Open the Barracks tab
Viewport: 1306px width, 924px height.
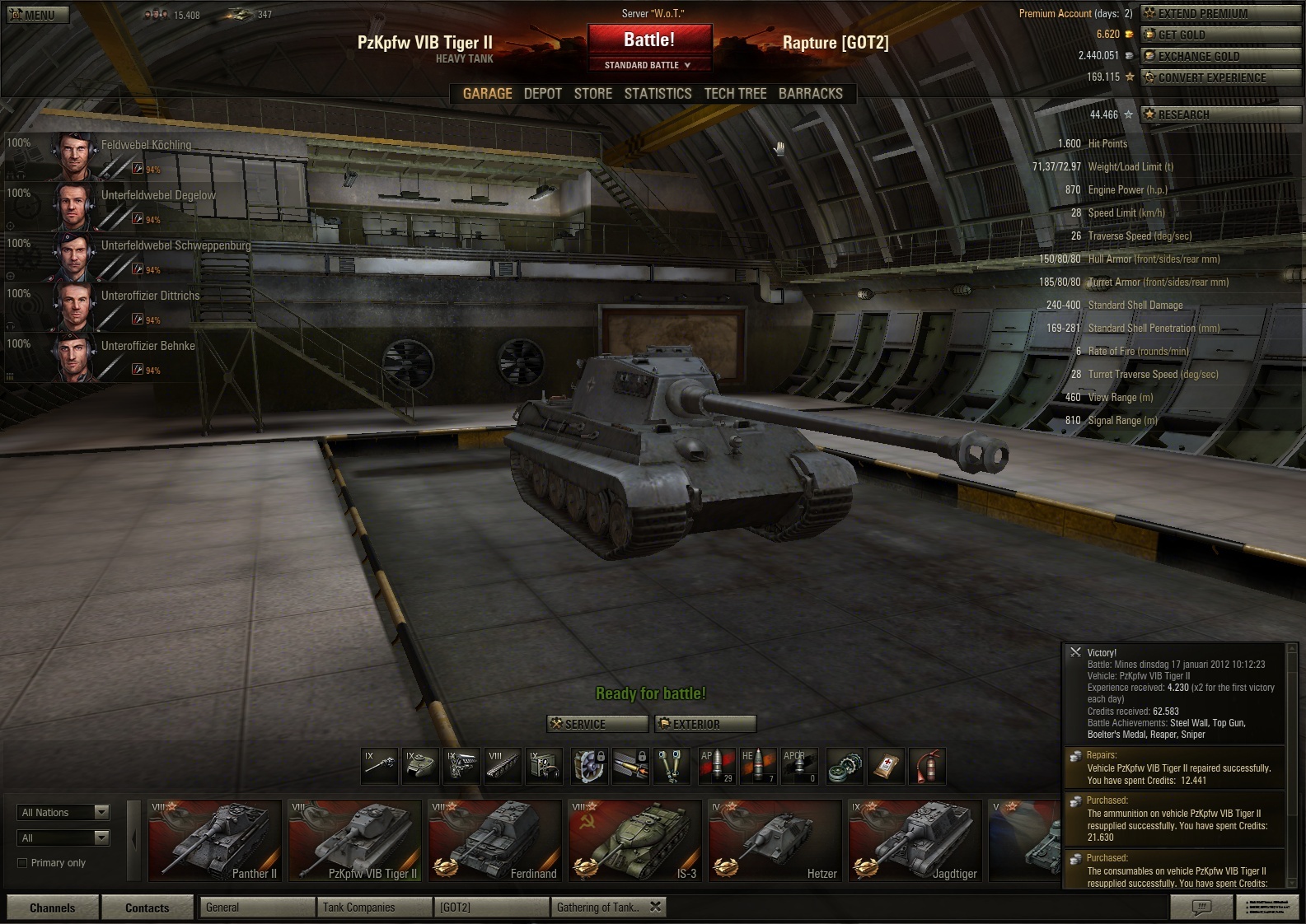coord(811,94)
